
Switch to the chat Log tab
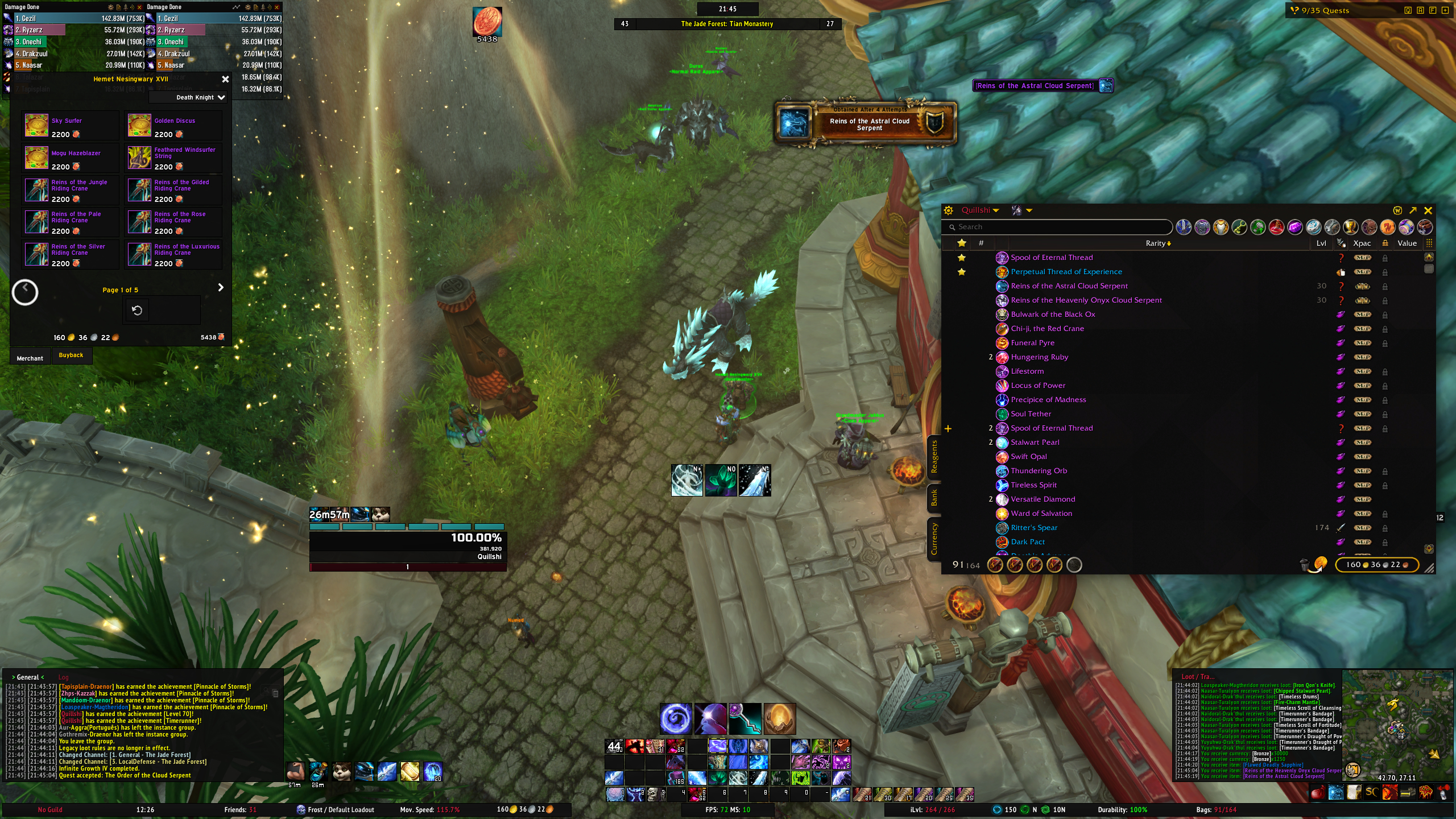(x=63, y=677)
